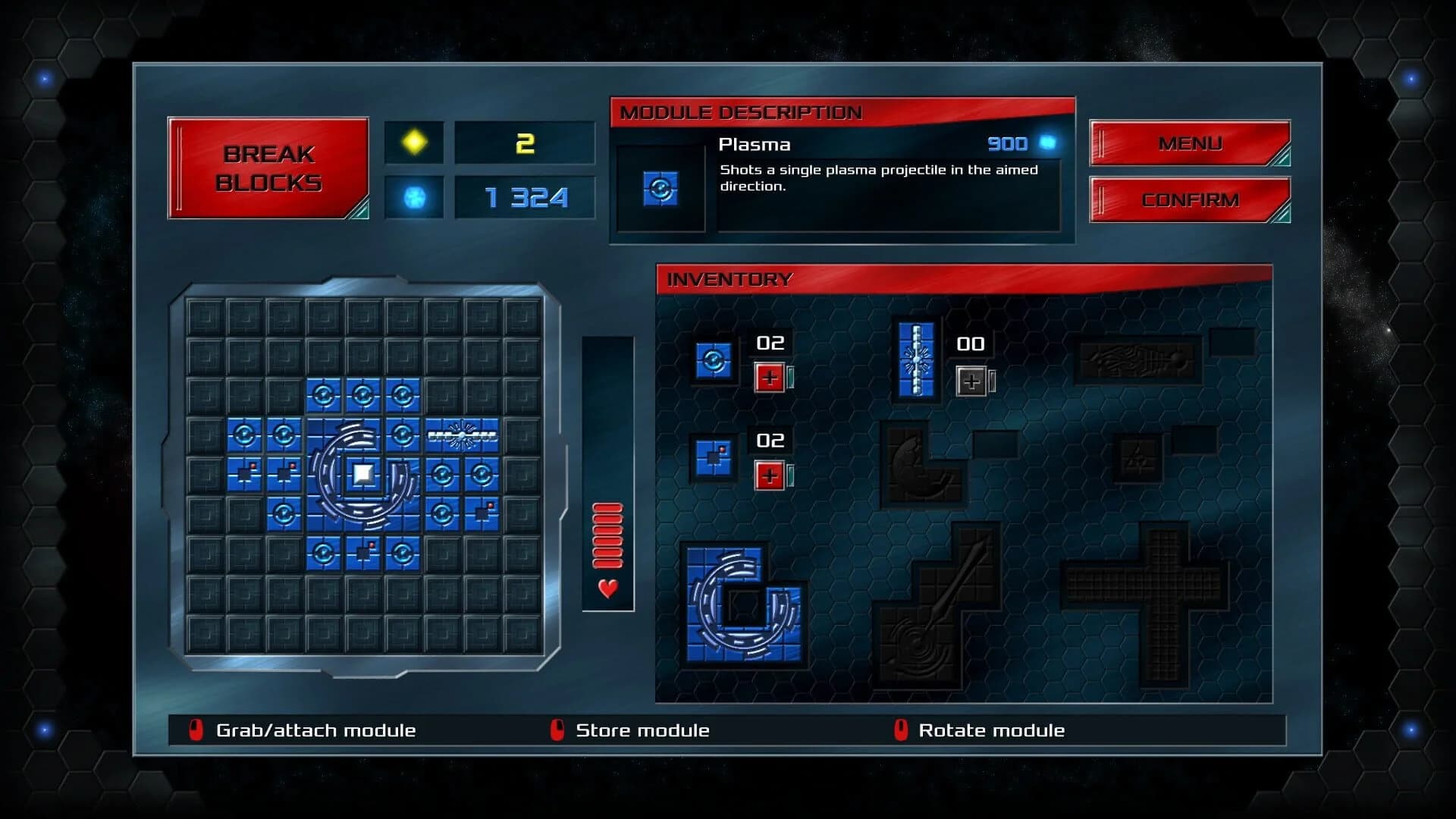Click the mouse icon for Rotate module
The width and height of the screenshot is (1456, 819).
click(899, 730)
